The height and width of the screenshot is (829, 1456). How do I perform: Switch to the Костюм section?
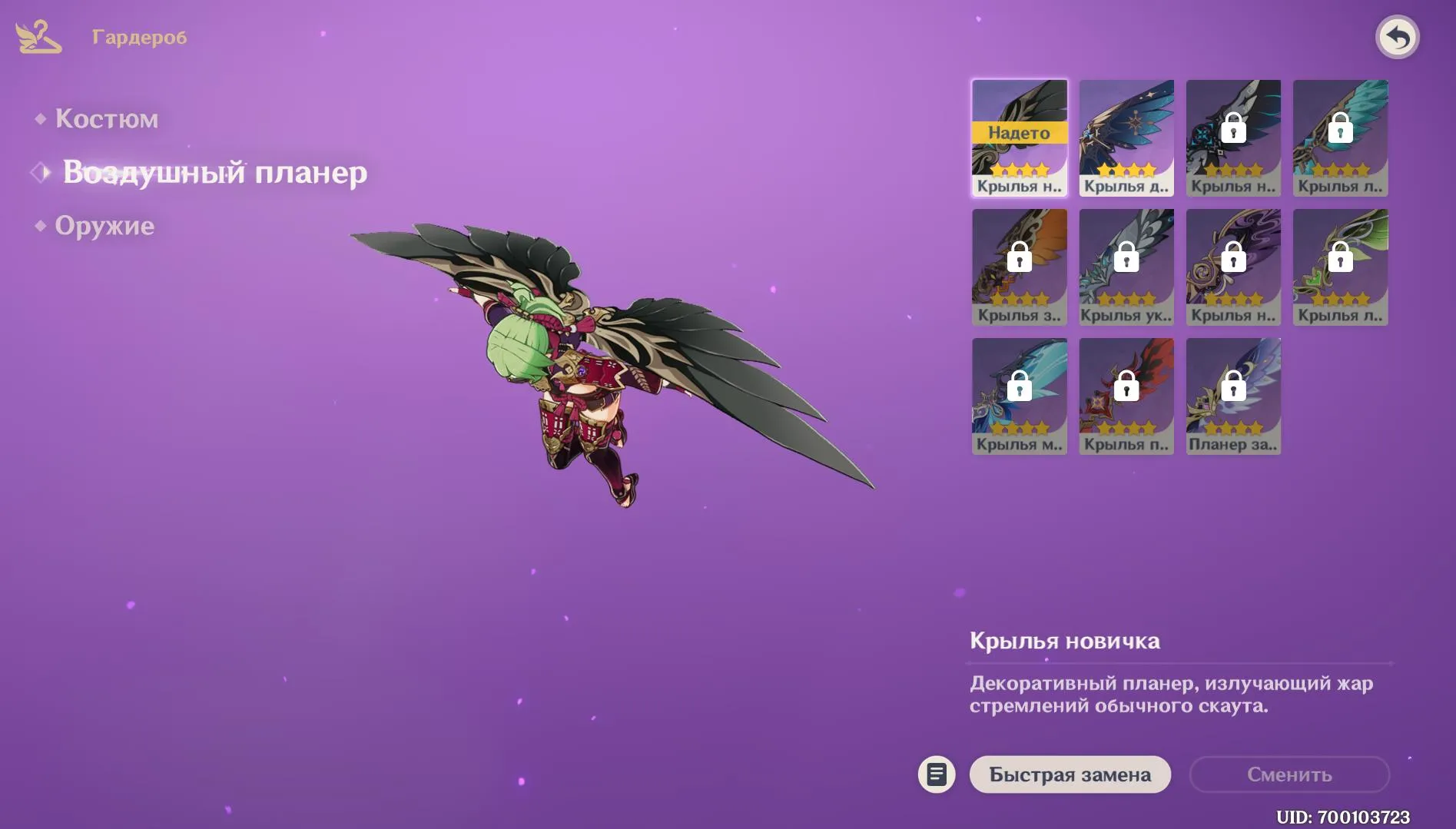click(108, 118)
